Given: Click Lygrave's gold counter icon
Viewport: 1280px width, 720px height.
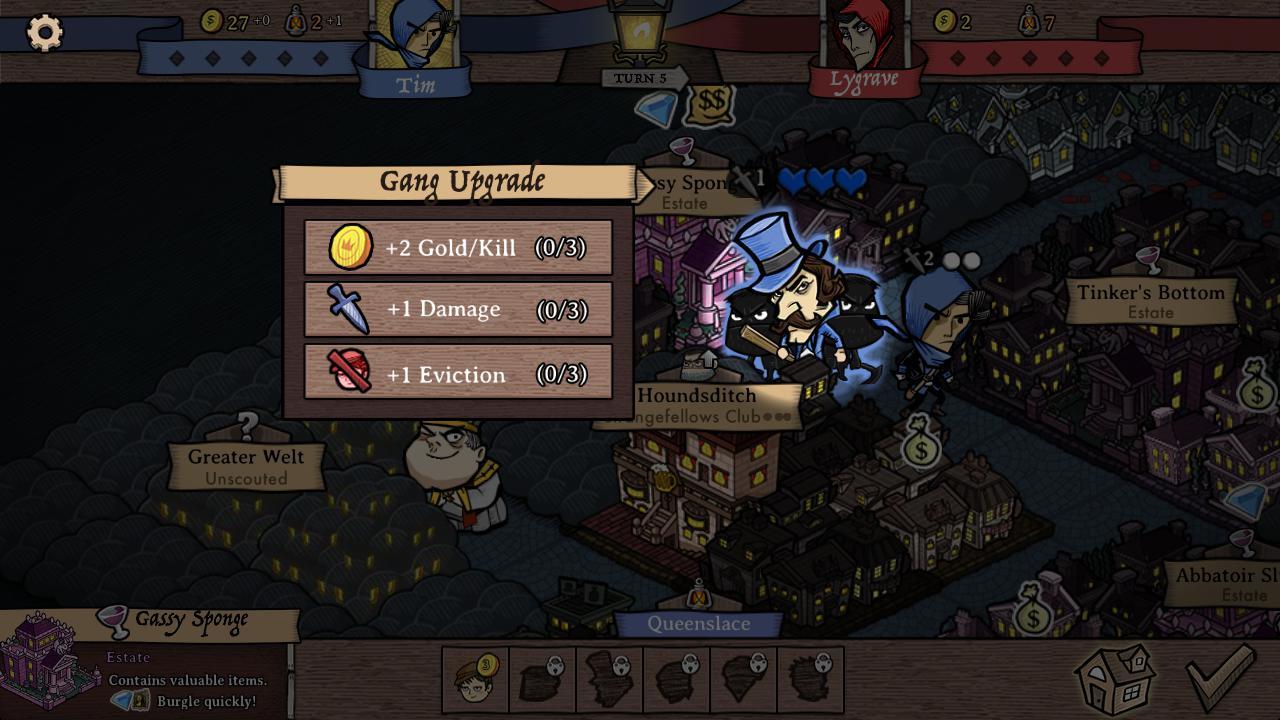Looking at the screenshot, I should [944, 18].
